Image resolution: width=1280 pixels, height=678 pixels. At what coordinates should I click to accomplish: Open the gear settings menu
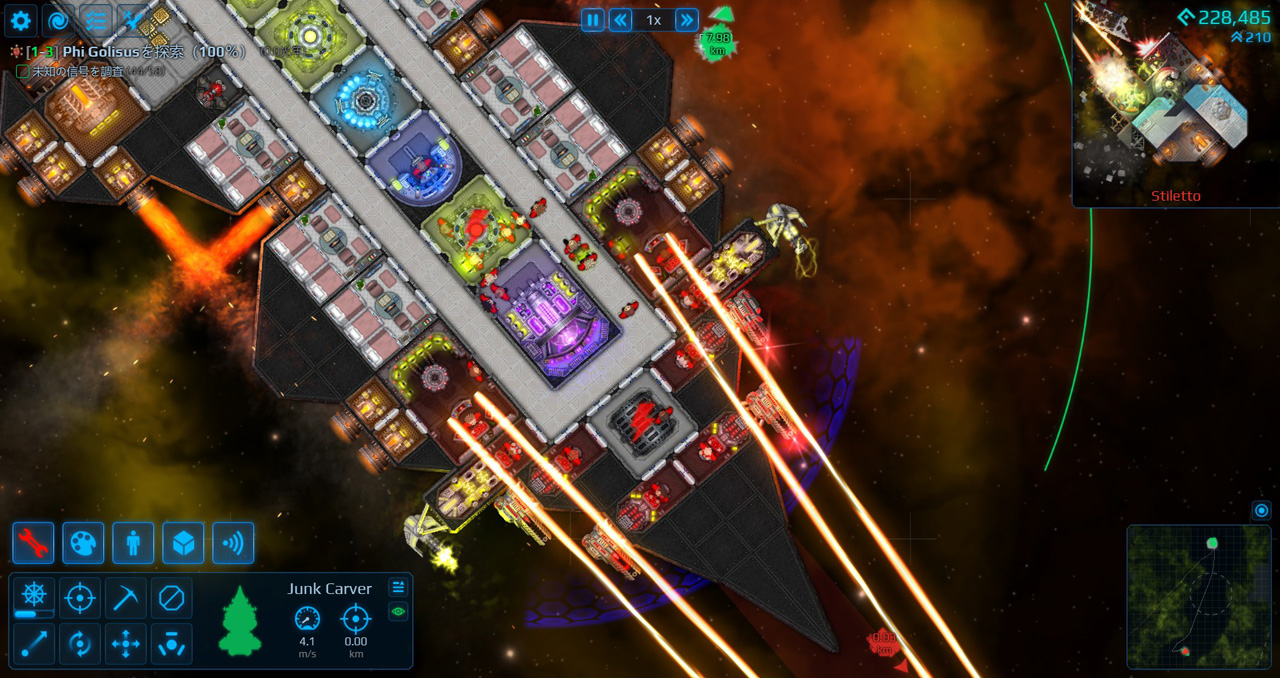(x=20, y=20)
